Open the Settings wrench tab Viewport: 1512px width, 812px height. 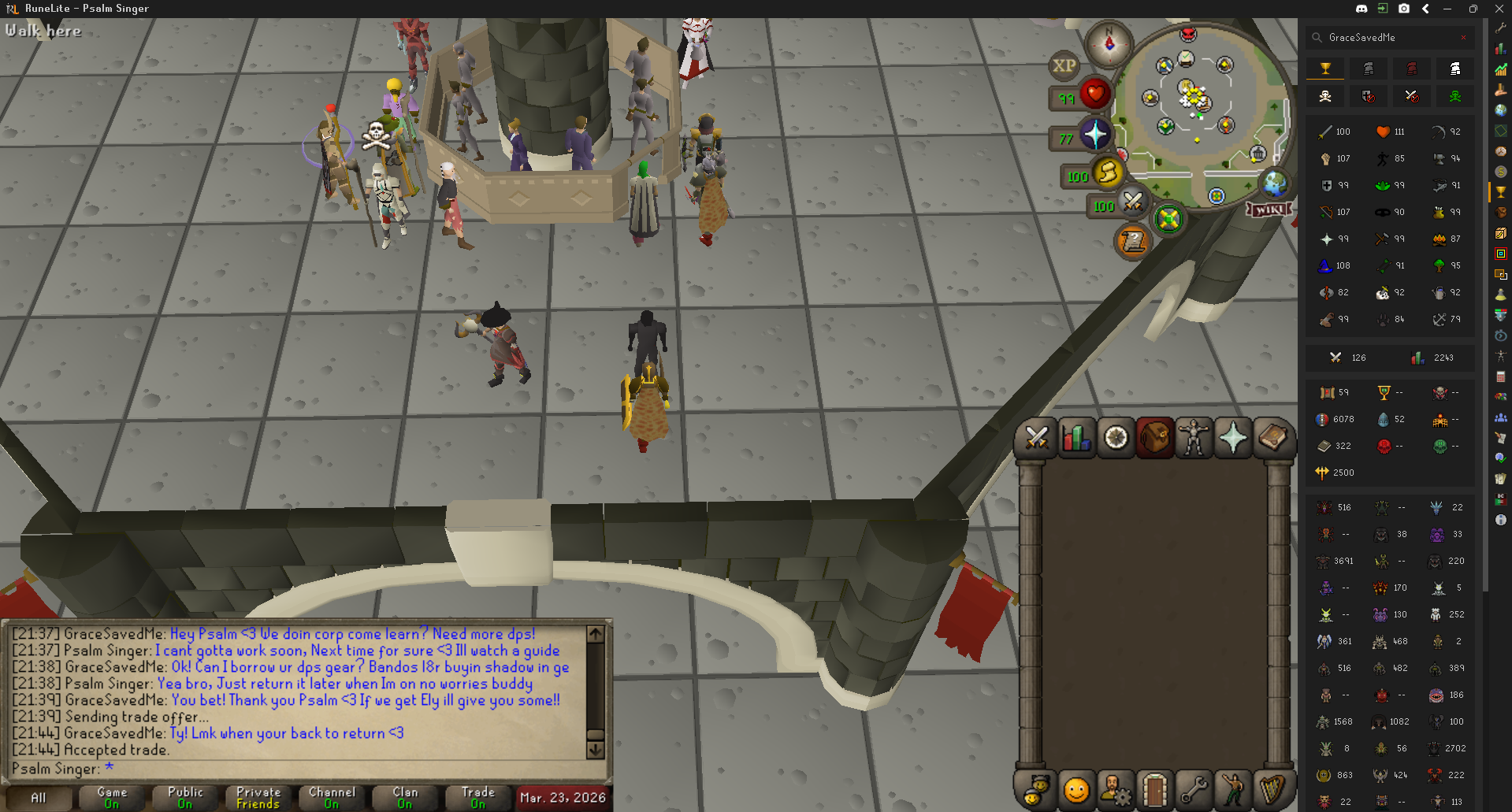coord(1194,790)
